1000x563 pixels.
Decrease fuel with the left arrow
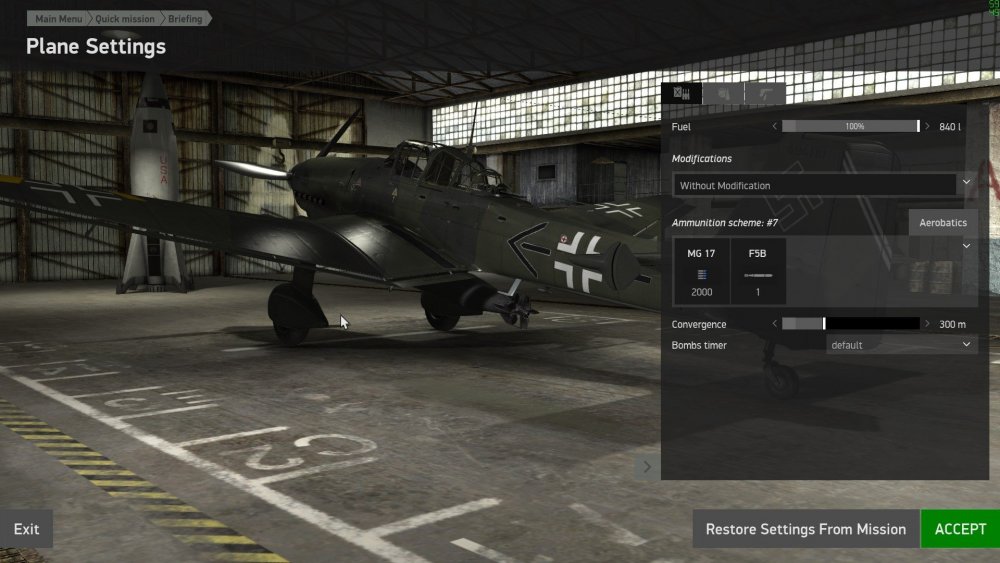coord(775,127)
